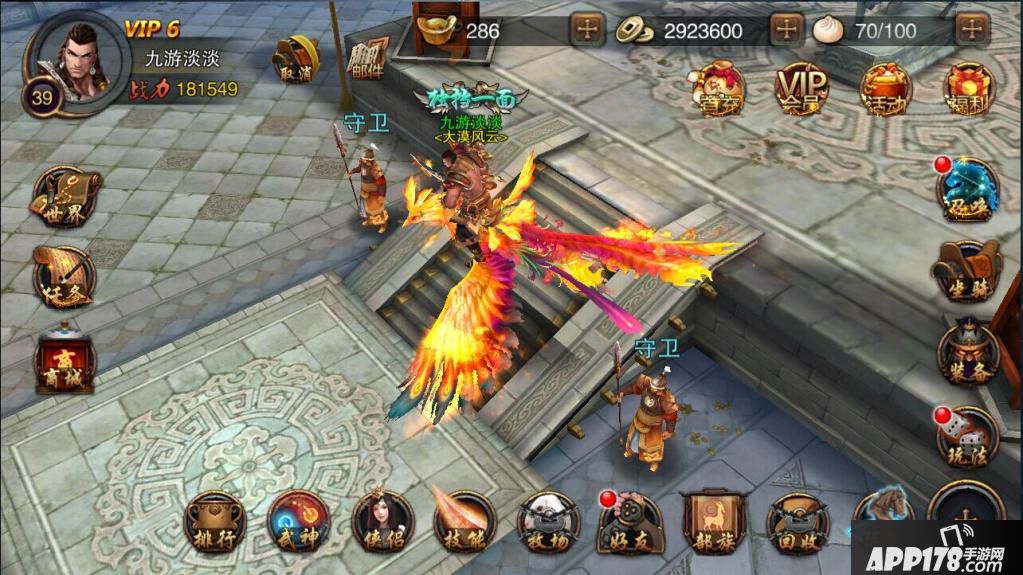Open the VIP 会员 page
The image size is (1023, 575).
click(800, 89)
